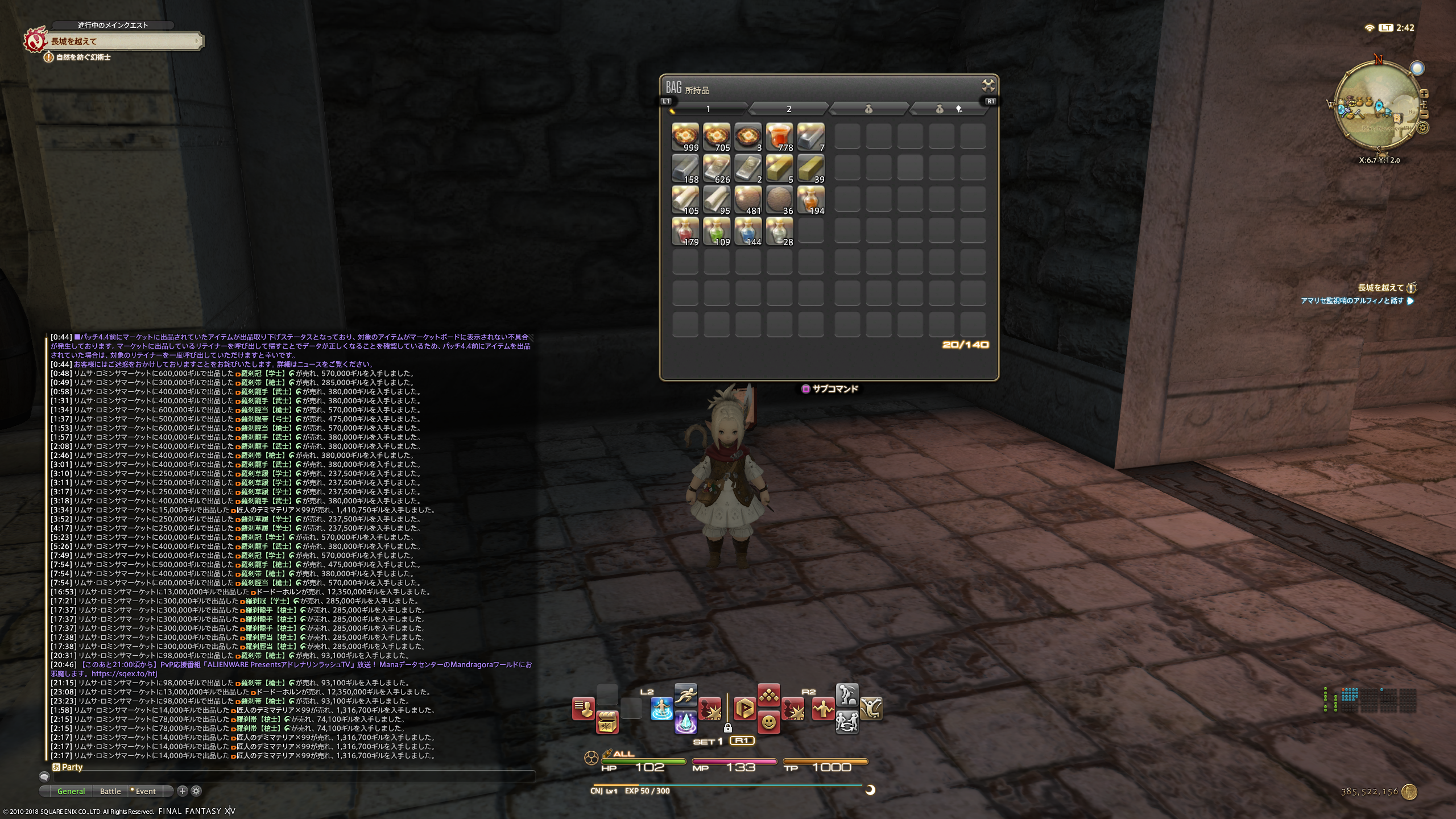Open the chat log settings gear
This screenshot has height=819, width=1456.
pos(196,791)
